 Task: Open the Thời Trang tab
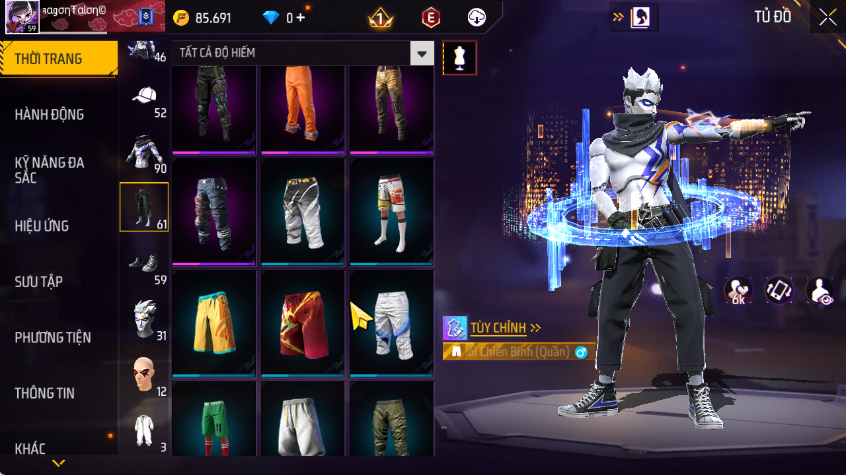tap(57, 59)
